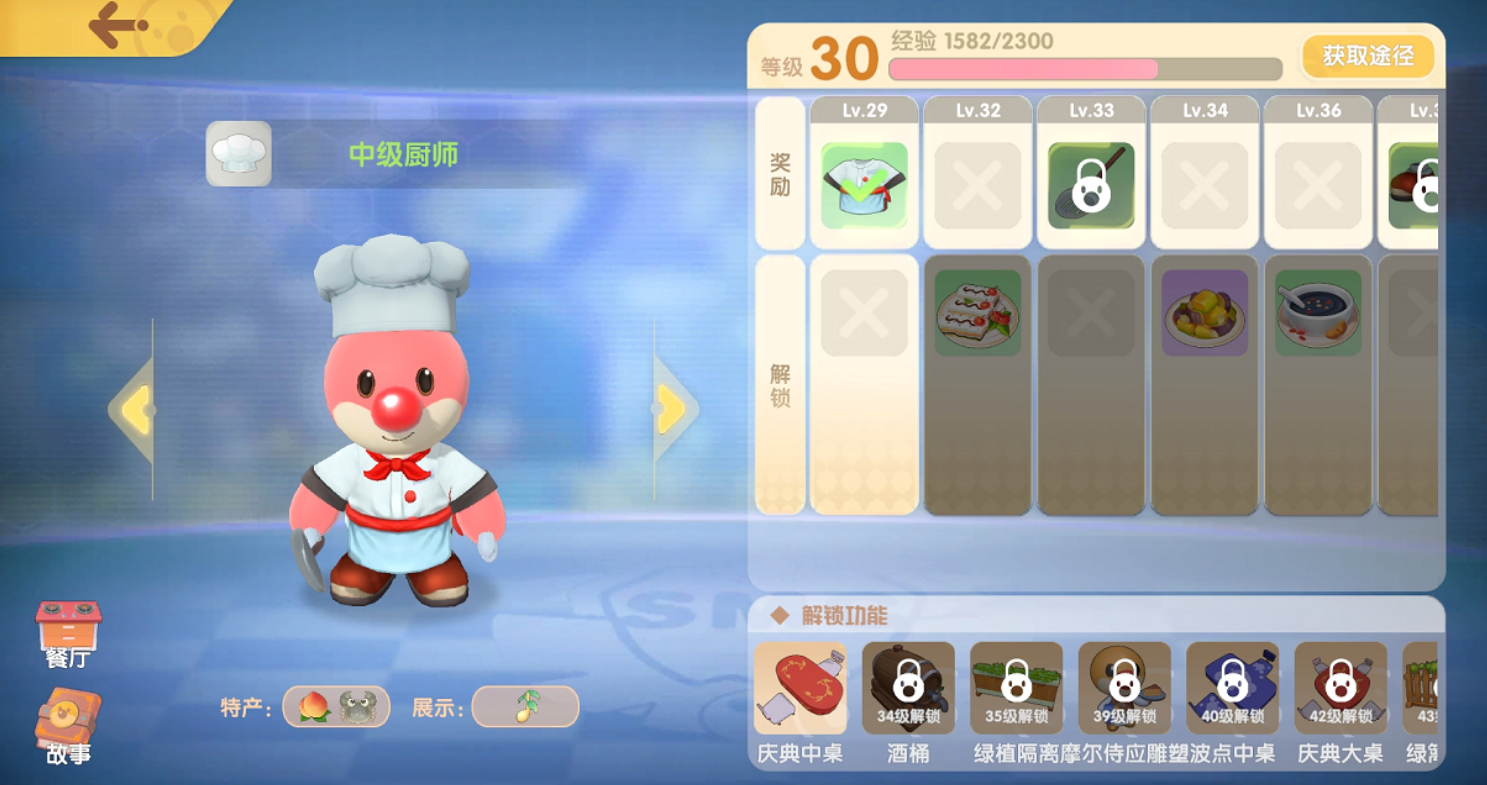Click the 展示 display item slot
The image size is (1487, 785).
pos(525,707)
